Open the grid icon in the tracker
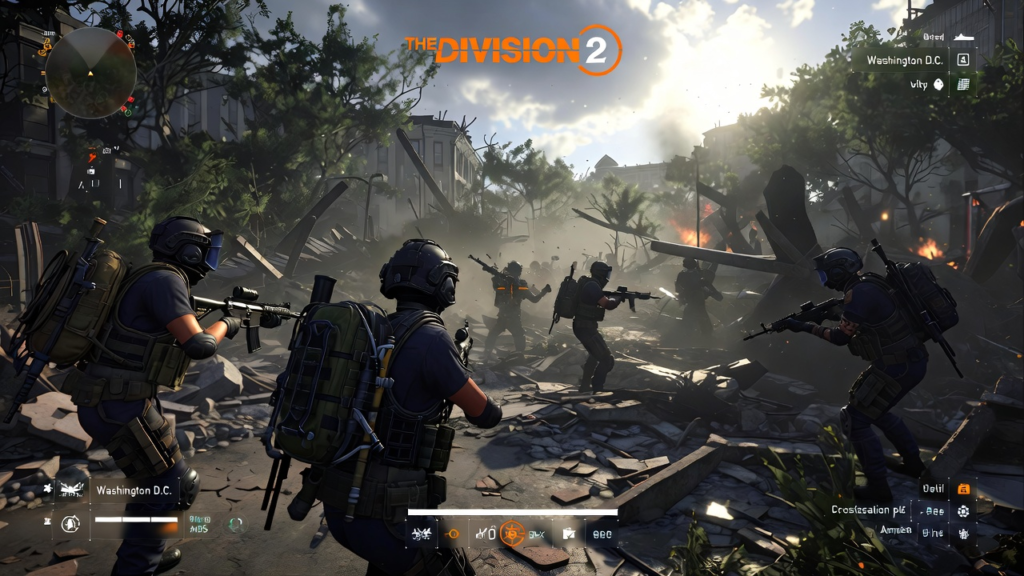The image size is (1024, 576). coord(963,85)
